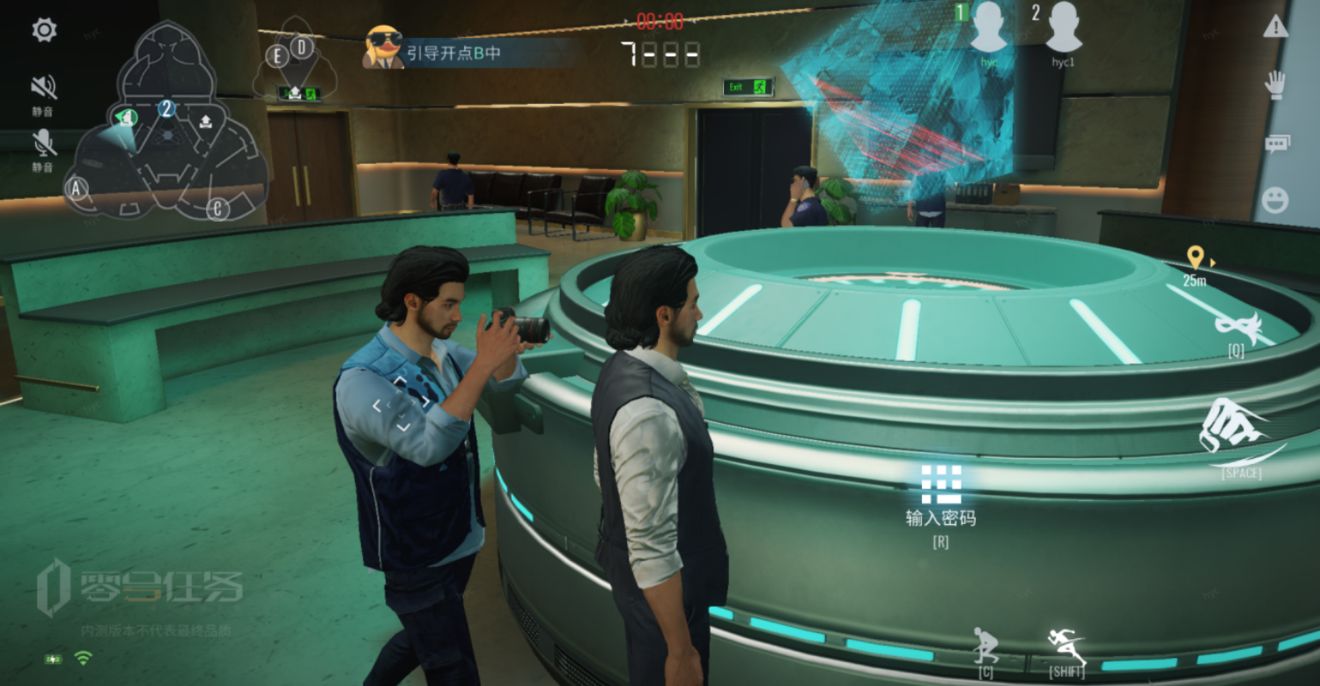
Task: Toggle the muted microphone icon
Action: point(44,143)
